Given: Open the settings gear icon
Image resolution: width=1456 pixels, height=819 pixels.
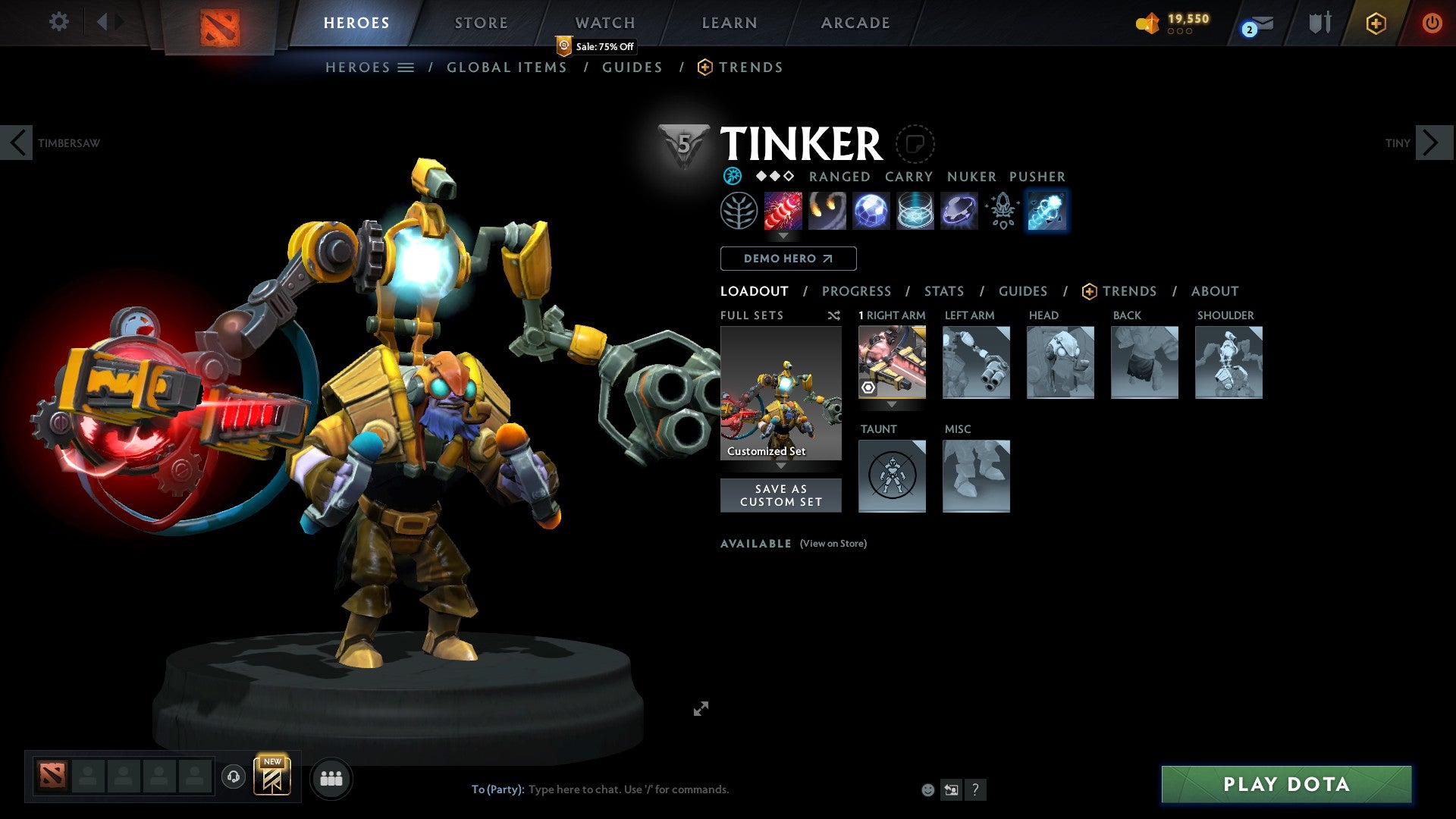Looking at the screenshot, I should 58,22.
